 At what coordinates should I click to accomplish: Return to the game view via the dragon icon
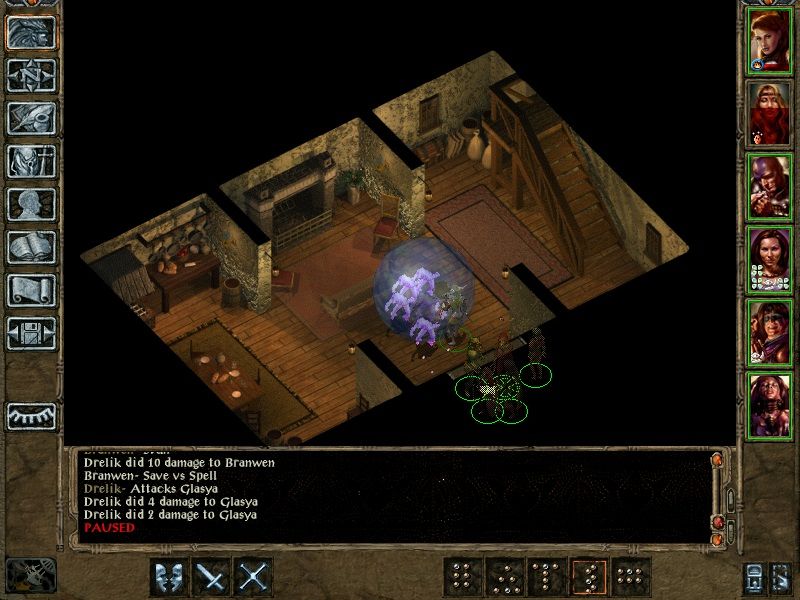click(31, 32)
